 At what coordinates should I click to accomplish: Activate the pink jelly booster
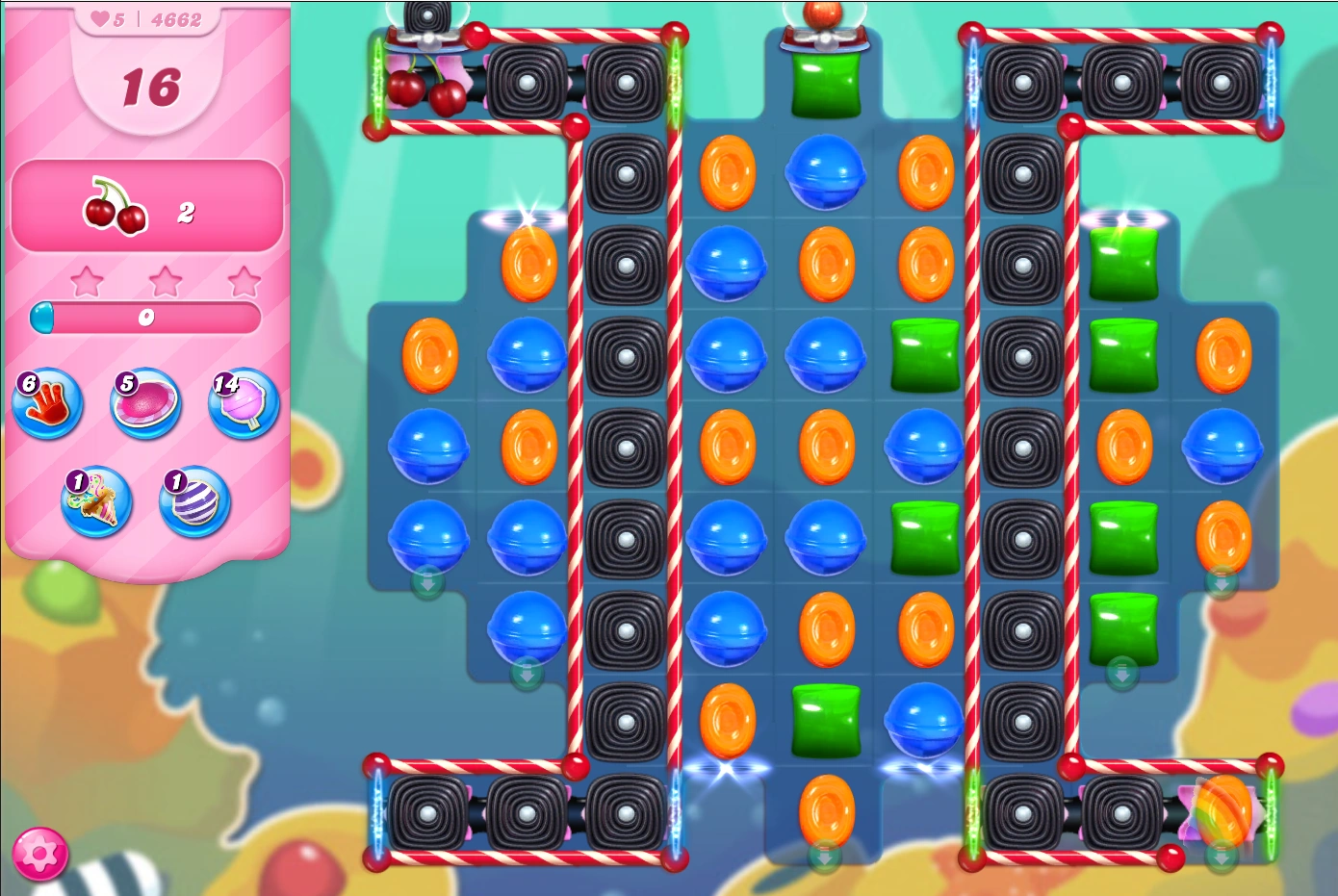click(x=144, y=405)
